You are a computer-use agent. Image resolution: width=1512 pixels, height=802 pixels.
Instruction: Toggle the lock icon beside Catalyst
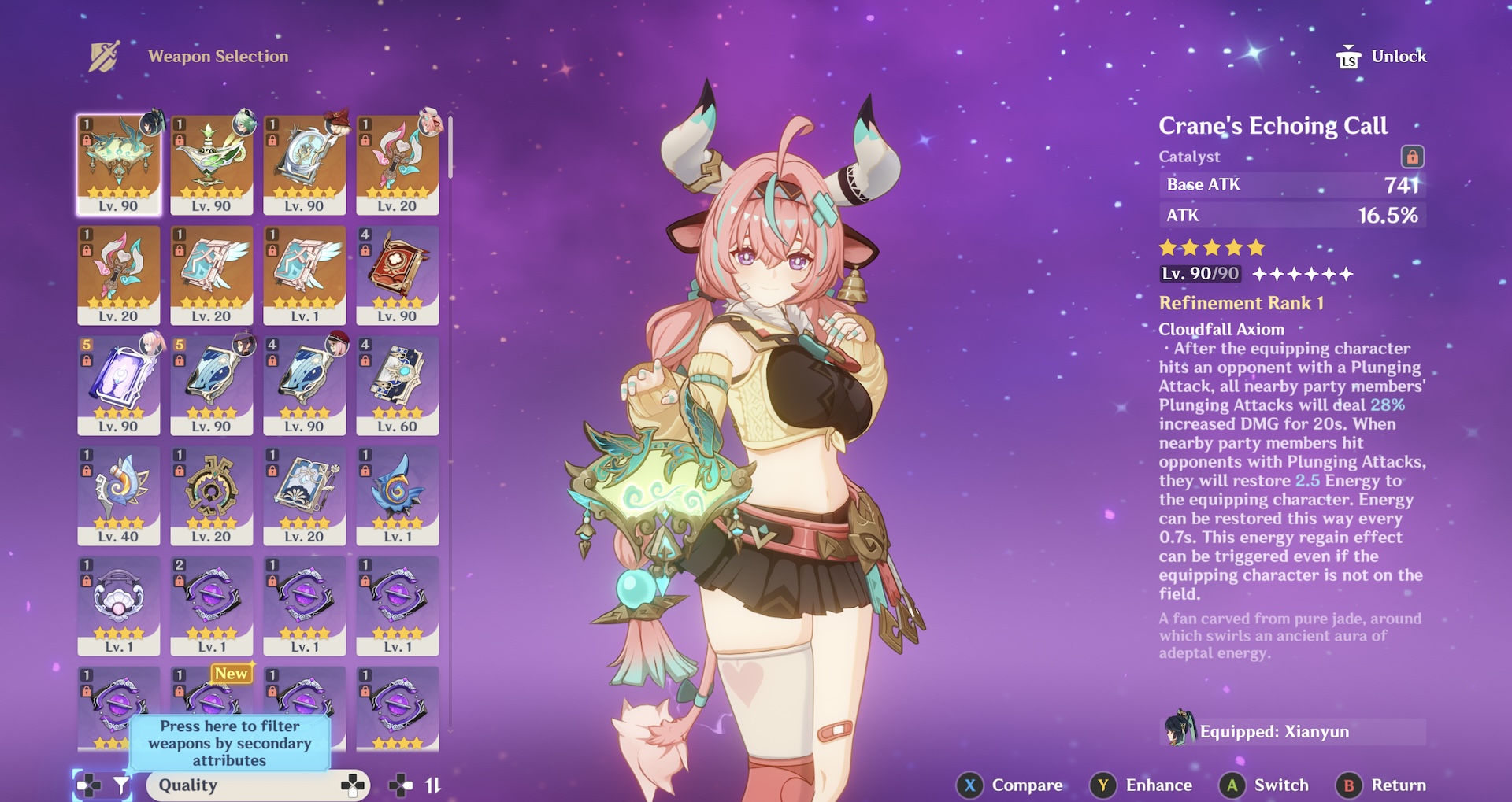1412,157
